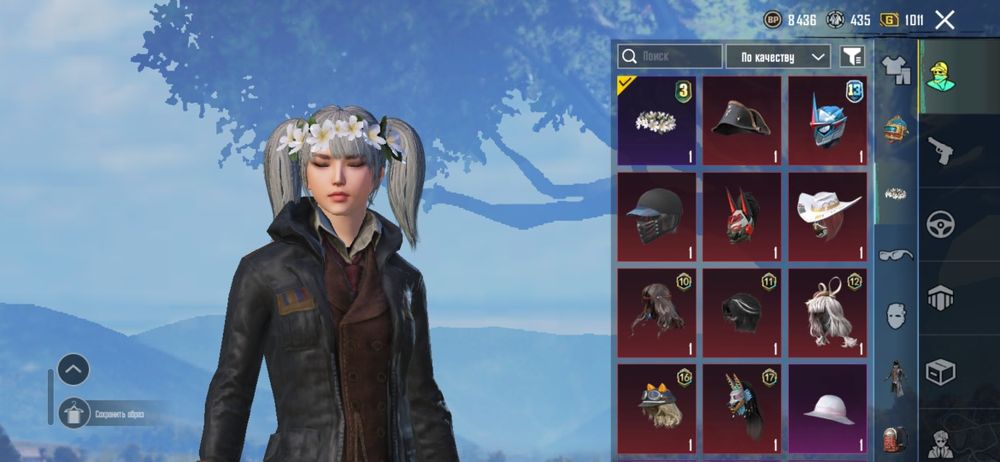Switch to the clothing shirt subcategory
1000x462 pixels.
tap(896, 70)
